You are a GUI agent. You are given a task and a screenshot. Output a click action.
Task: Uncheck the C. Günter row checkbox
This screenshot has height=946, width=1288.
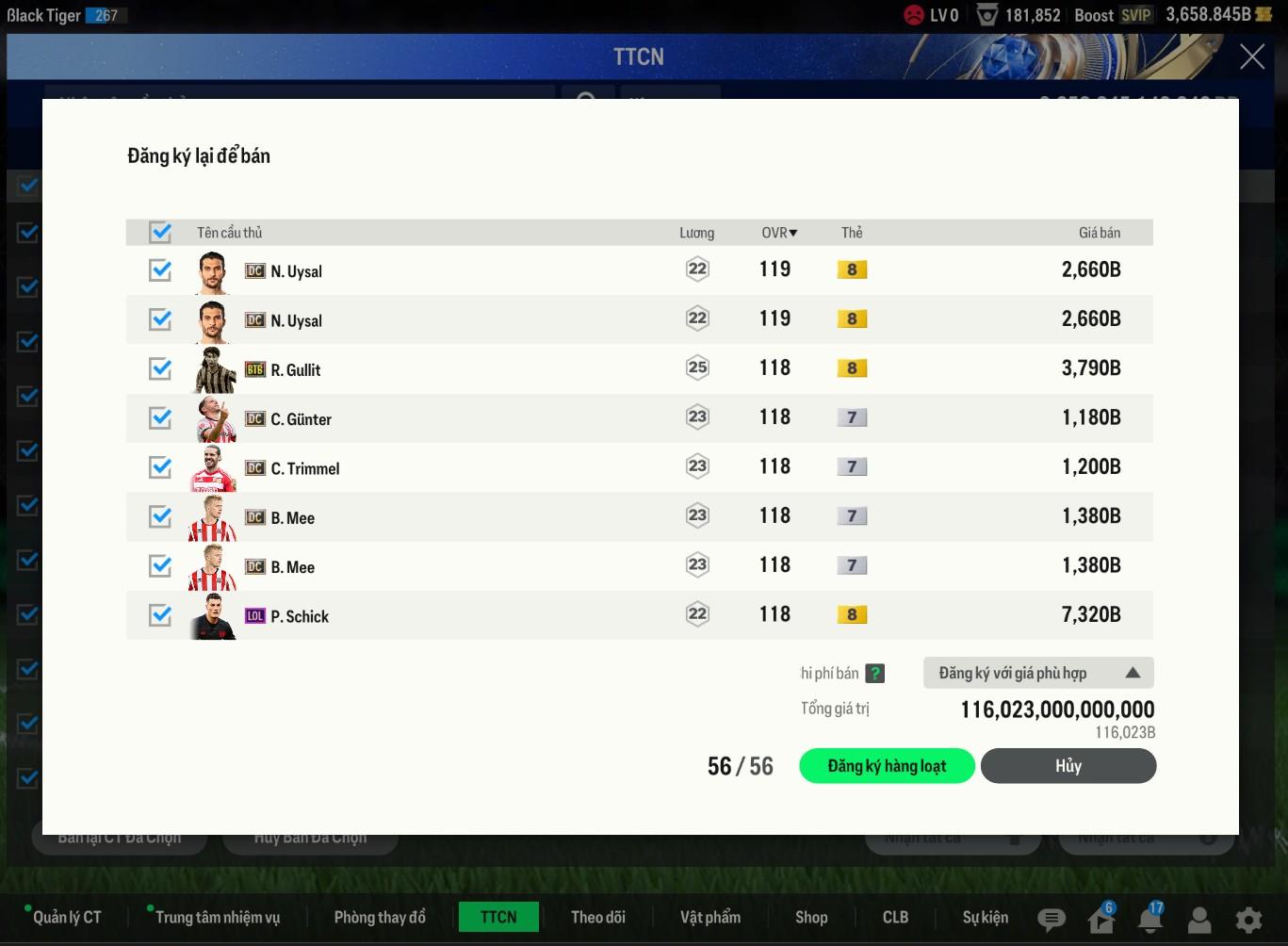(160, 417)
